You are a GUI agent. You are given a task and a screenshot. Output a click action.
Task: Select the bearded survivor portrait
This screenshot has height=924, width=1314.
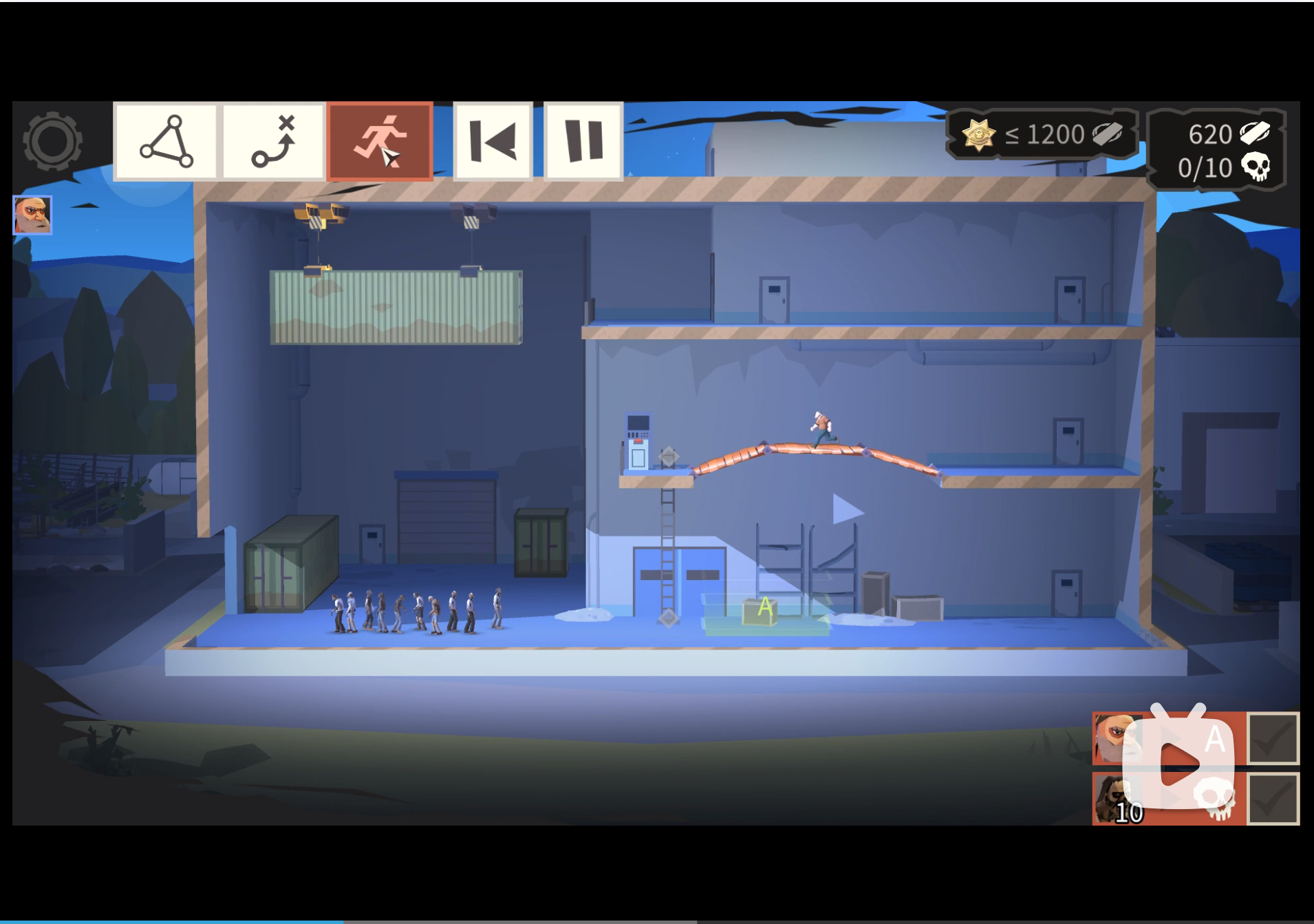pyautogui.click(x=32, y=215)
